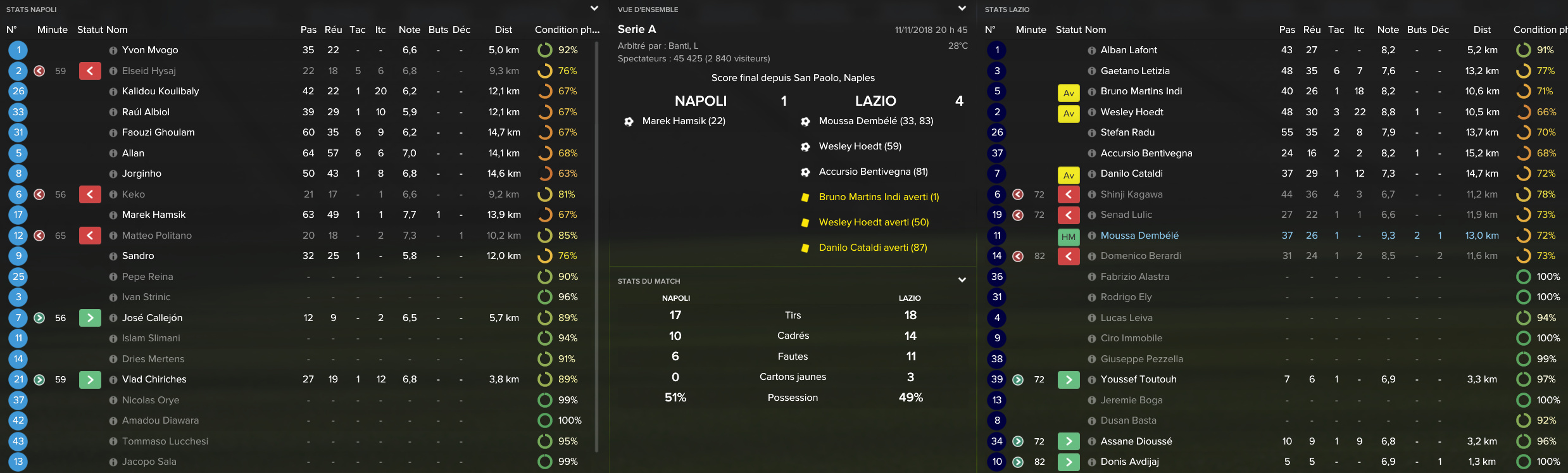1568x473 pixels.
Task: Open Yvon Mvogo's player profile
Action: [149, 50]
